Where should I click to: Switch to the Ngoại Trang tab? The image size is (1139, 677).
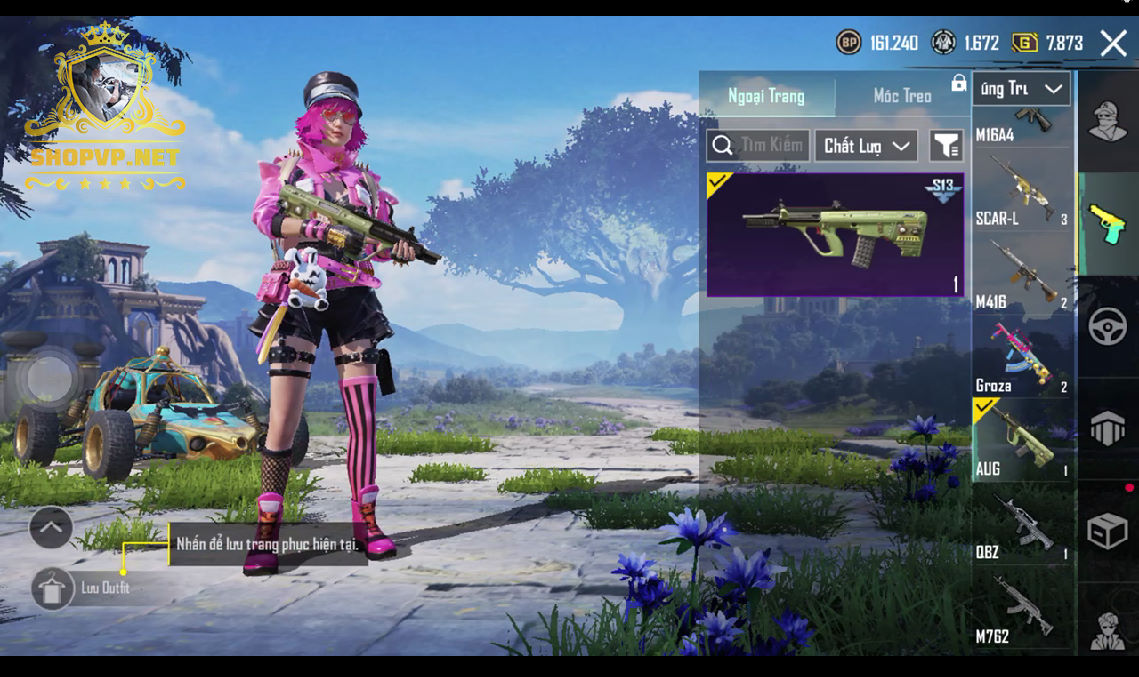[x=766, y=96]
